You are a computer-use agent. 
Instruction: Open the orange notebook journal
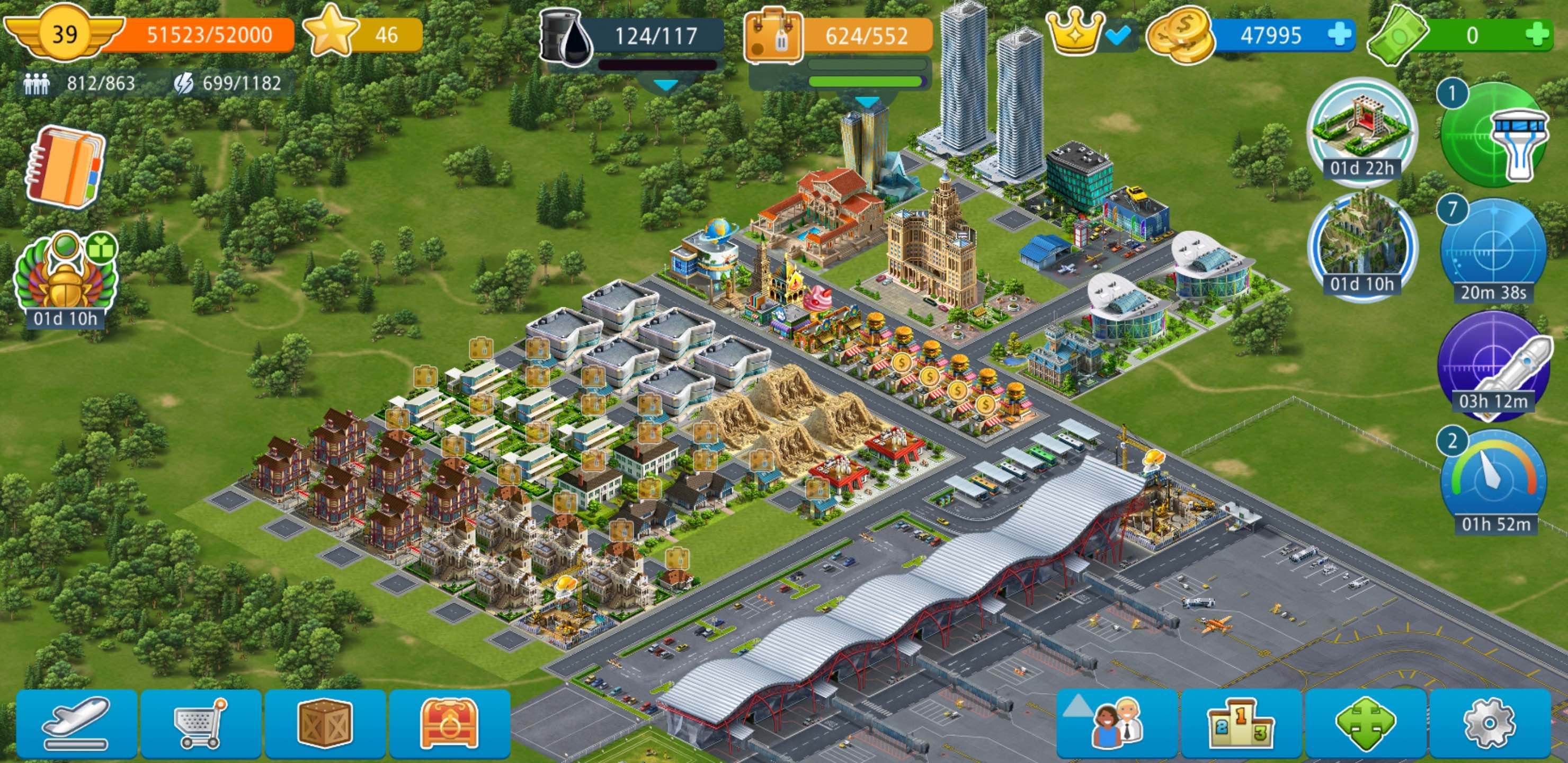click(65, 167)
